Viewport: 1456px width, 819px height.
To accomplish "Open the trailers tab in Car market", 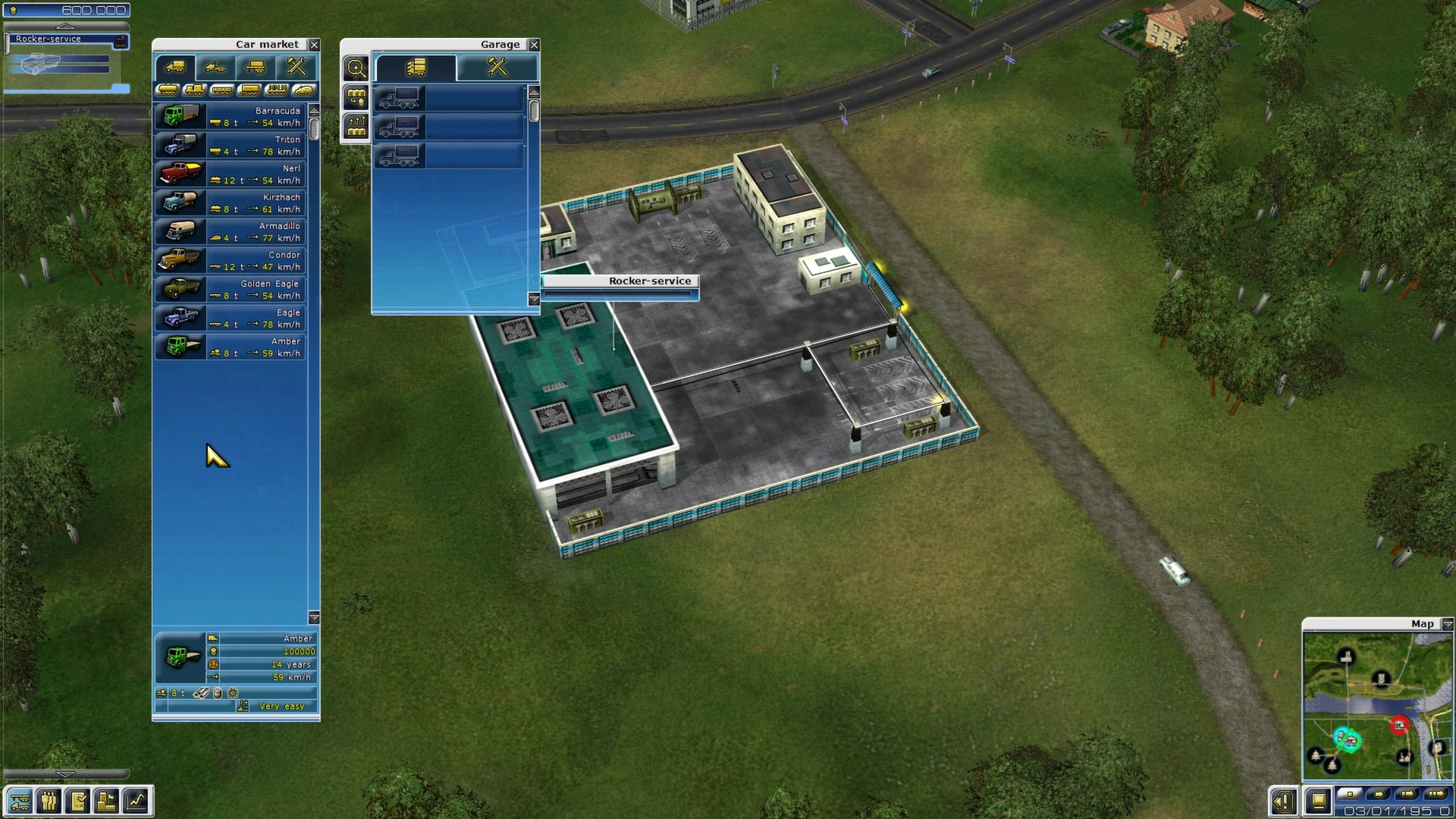I will [x=255, y=67].
